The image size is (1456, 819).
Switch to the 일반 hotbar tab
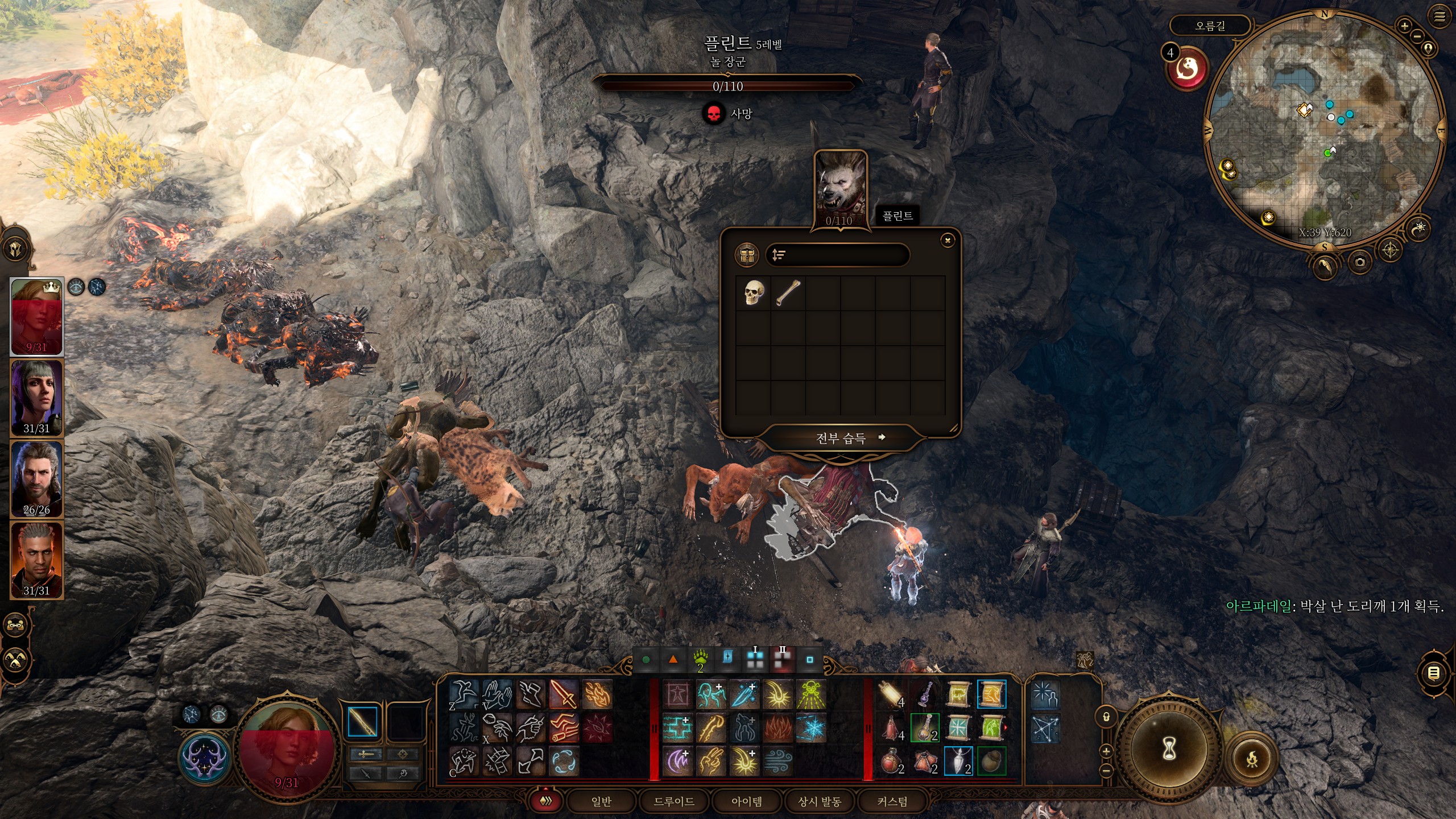(x=601, y=801)
